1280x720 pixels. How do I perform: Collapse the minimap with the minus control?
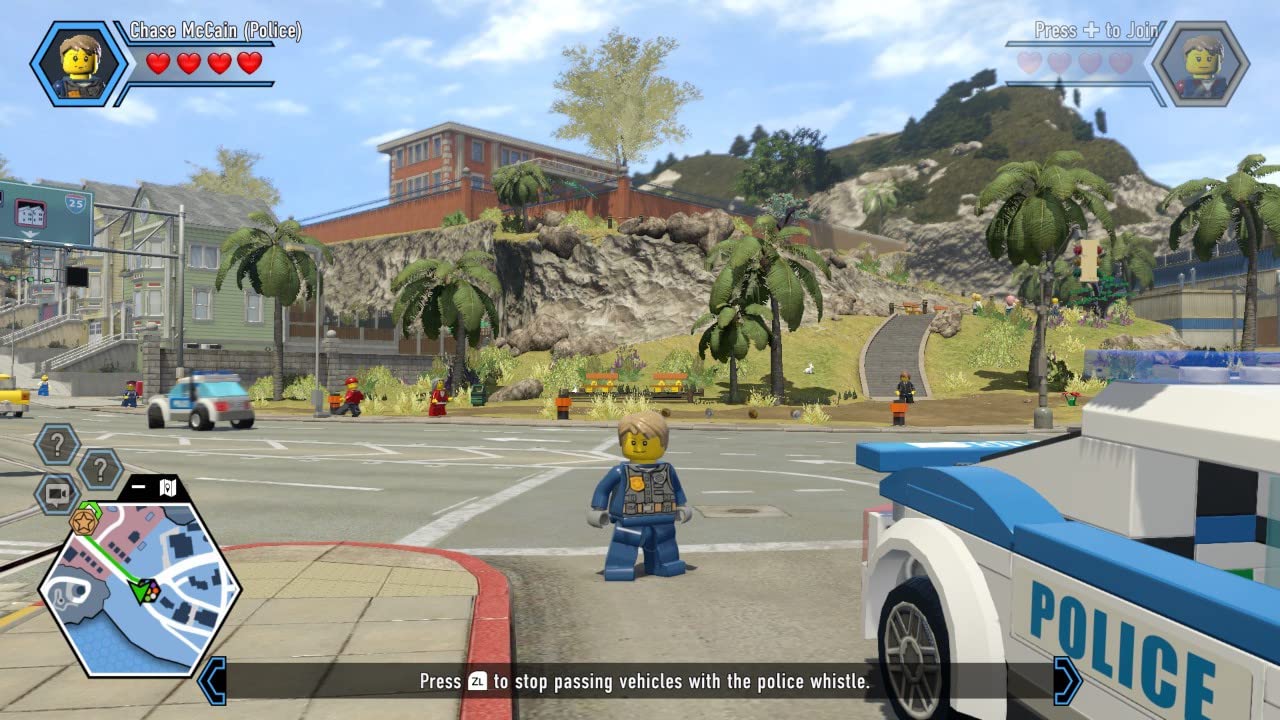pyautogui.click(x=137, y=486)
